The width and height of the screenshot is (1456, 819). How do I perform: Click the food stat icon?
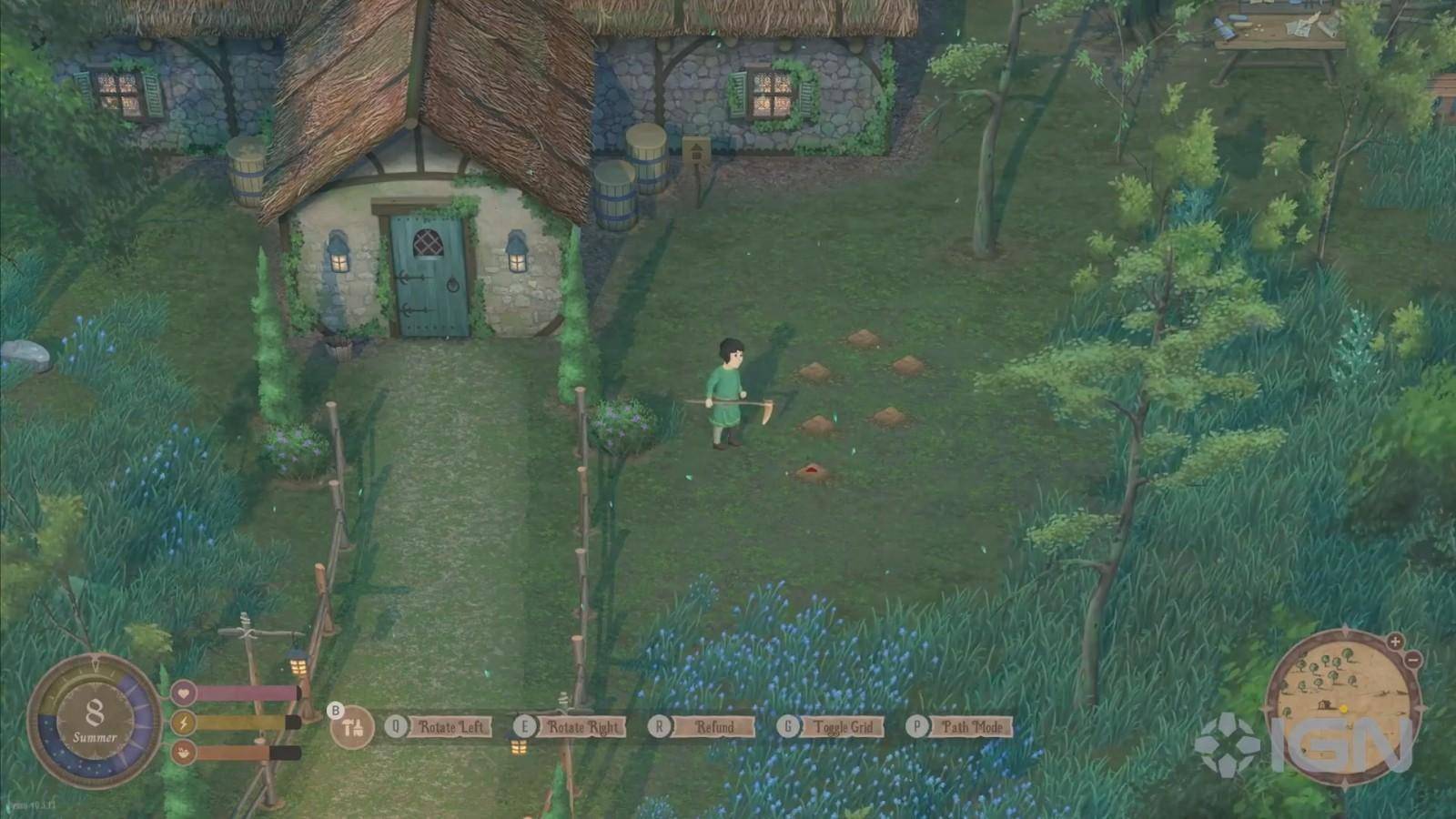(x=183, y=753)
